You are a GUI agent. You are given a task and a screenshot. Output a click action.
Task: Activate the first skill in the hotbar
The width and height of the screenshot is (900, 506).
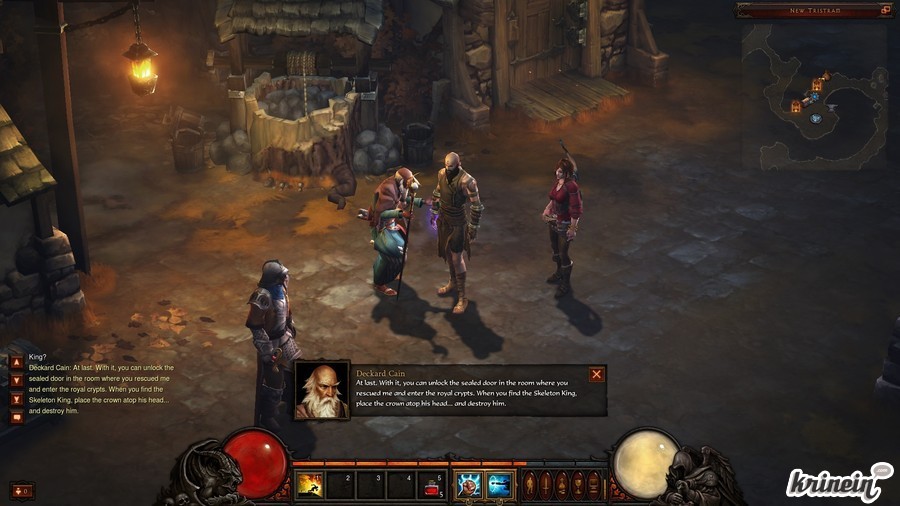pos(309,485)
